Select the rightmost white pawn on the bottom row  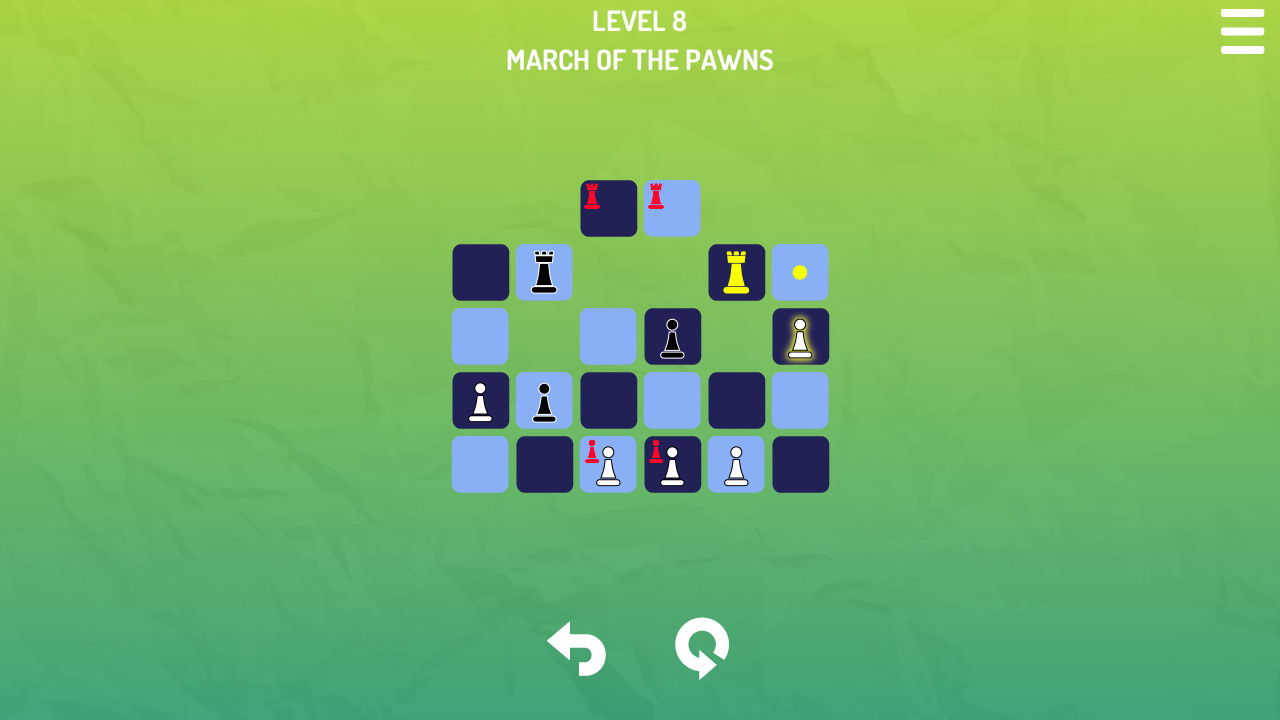pyautogui.click(x=736, y=464)
